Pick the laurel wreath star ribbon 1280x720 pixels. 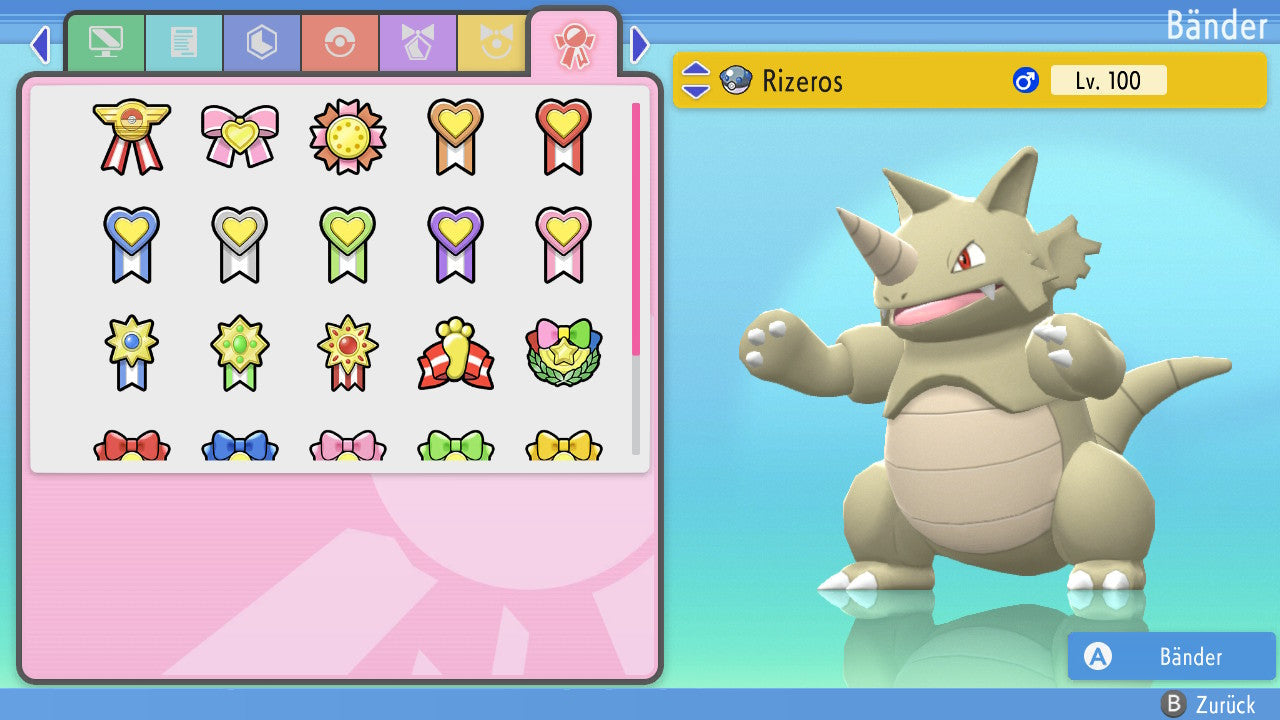point(564,354)
